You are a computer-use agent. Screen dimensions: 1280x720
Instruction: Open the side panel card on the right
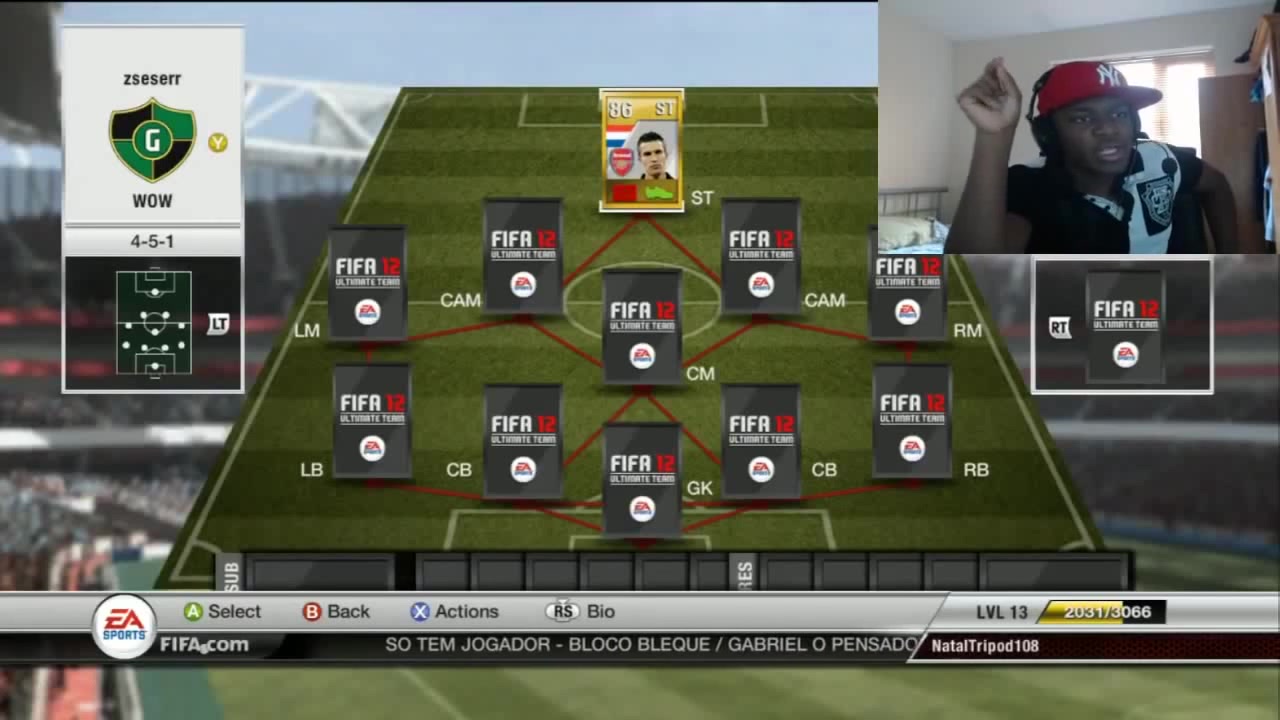point(1125,326)
